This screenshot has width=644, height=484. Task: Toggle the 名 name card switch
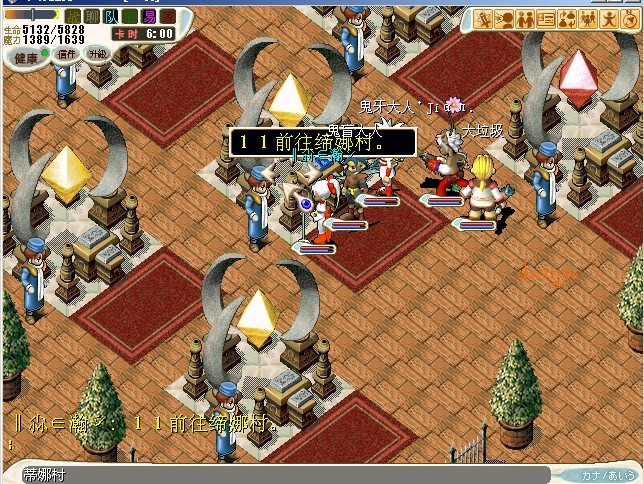coord(130,17)
